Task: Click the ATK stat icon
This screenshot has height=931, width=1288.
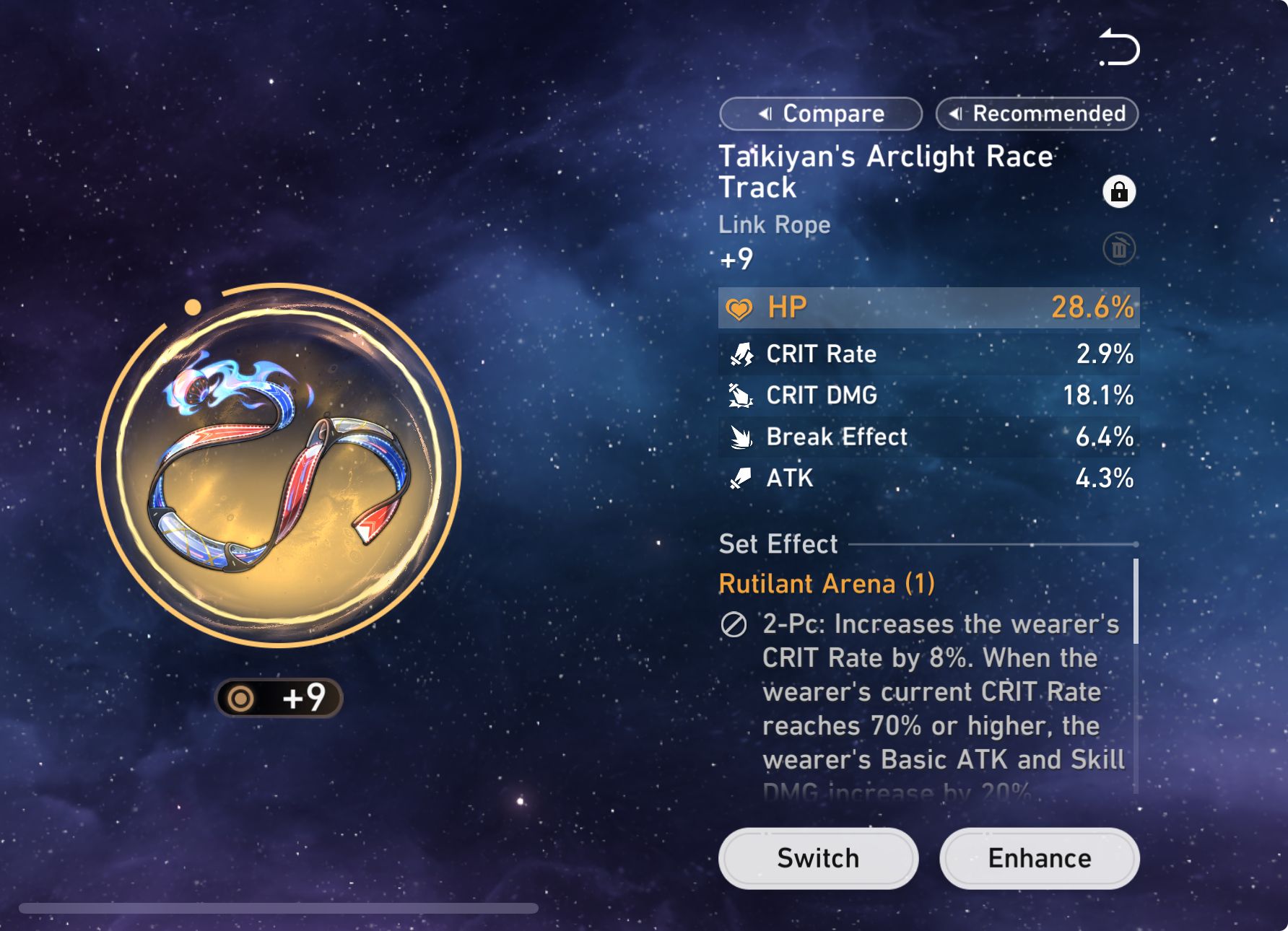Action: click(x=741, y=478)
